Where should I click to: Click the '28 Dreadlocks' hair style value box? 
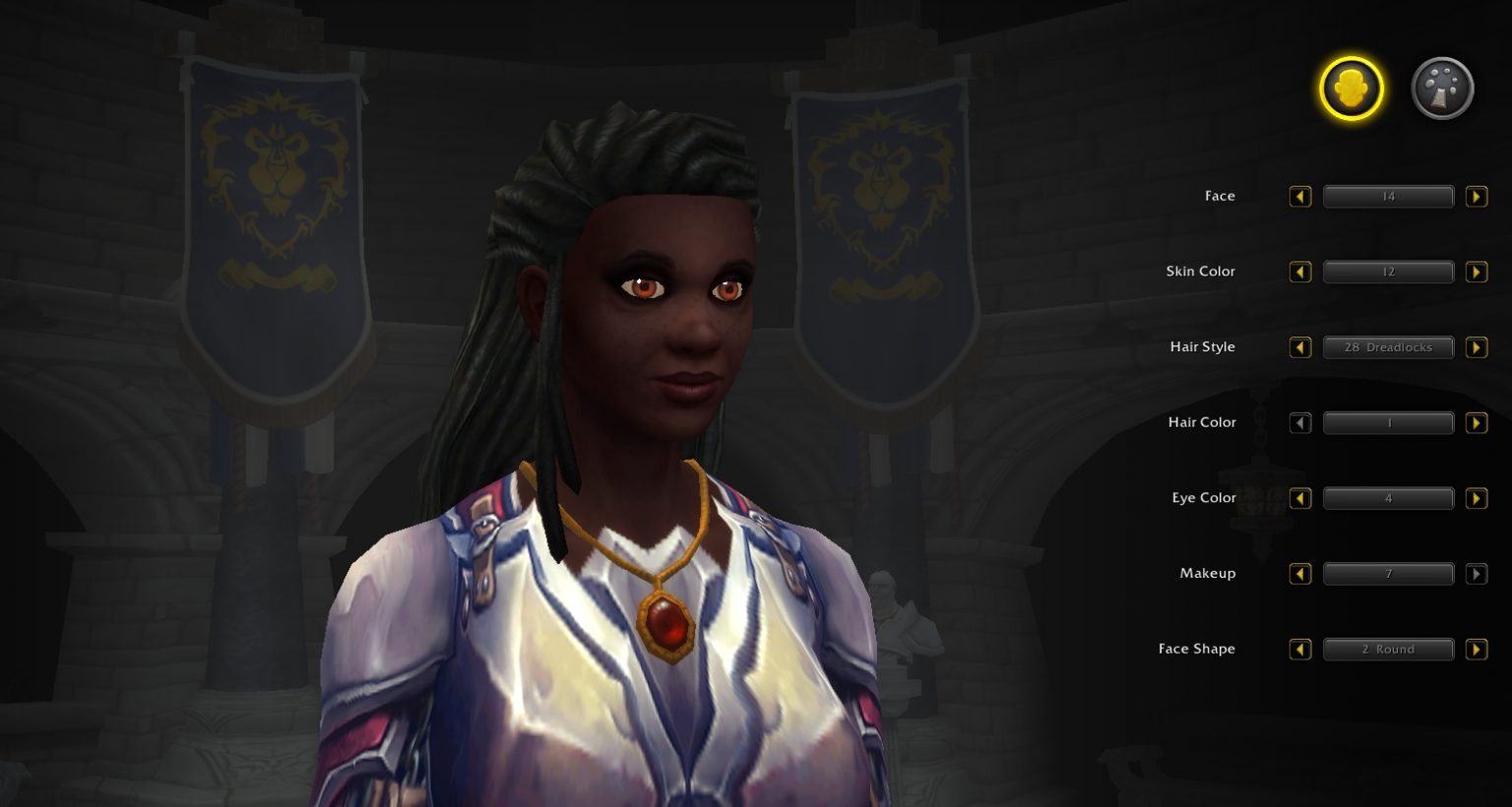(x=1388, y=347)
